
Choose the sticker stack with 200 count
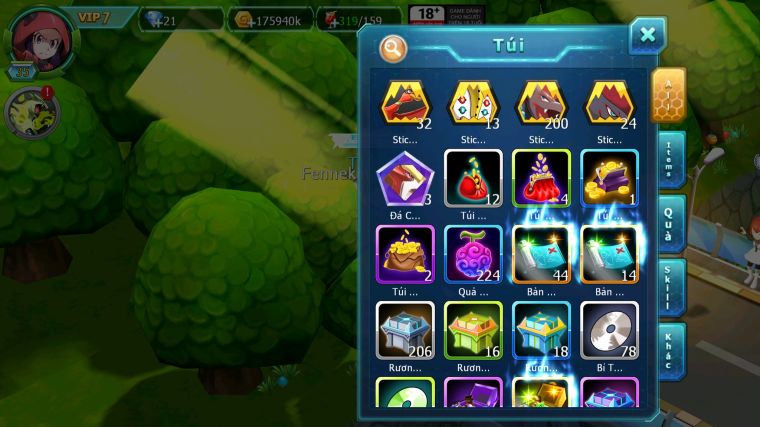point(541,103)
